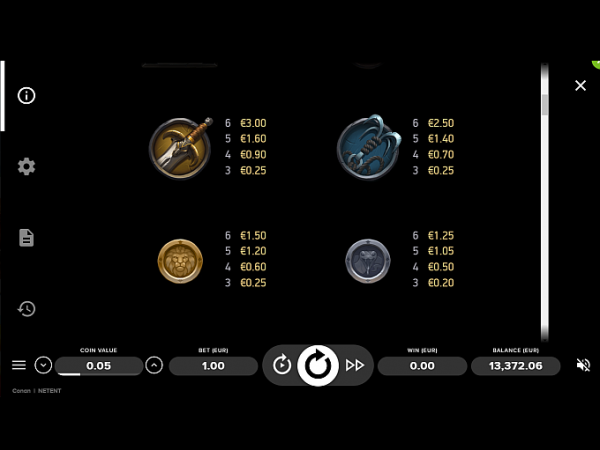Open the paytable info tab
This screenshot has width=600, height=450.
click(27, 96)
